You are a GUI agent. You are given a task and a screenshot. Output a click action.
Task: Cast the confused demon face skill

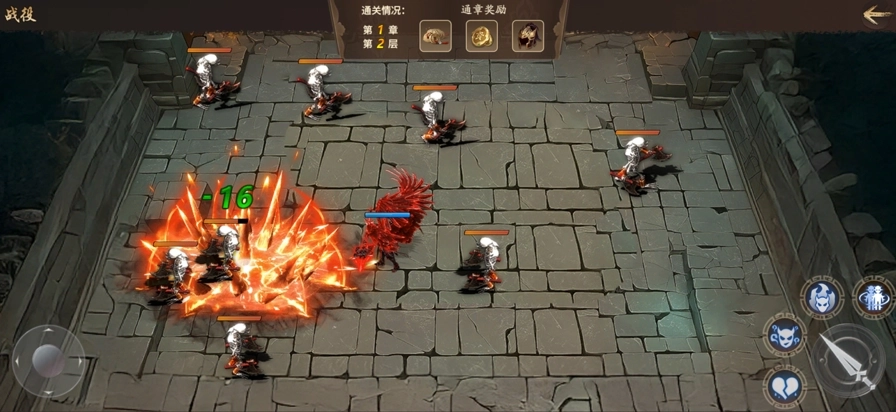[x=785, y=335]
